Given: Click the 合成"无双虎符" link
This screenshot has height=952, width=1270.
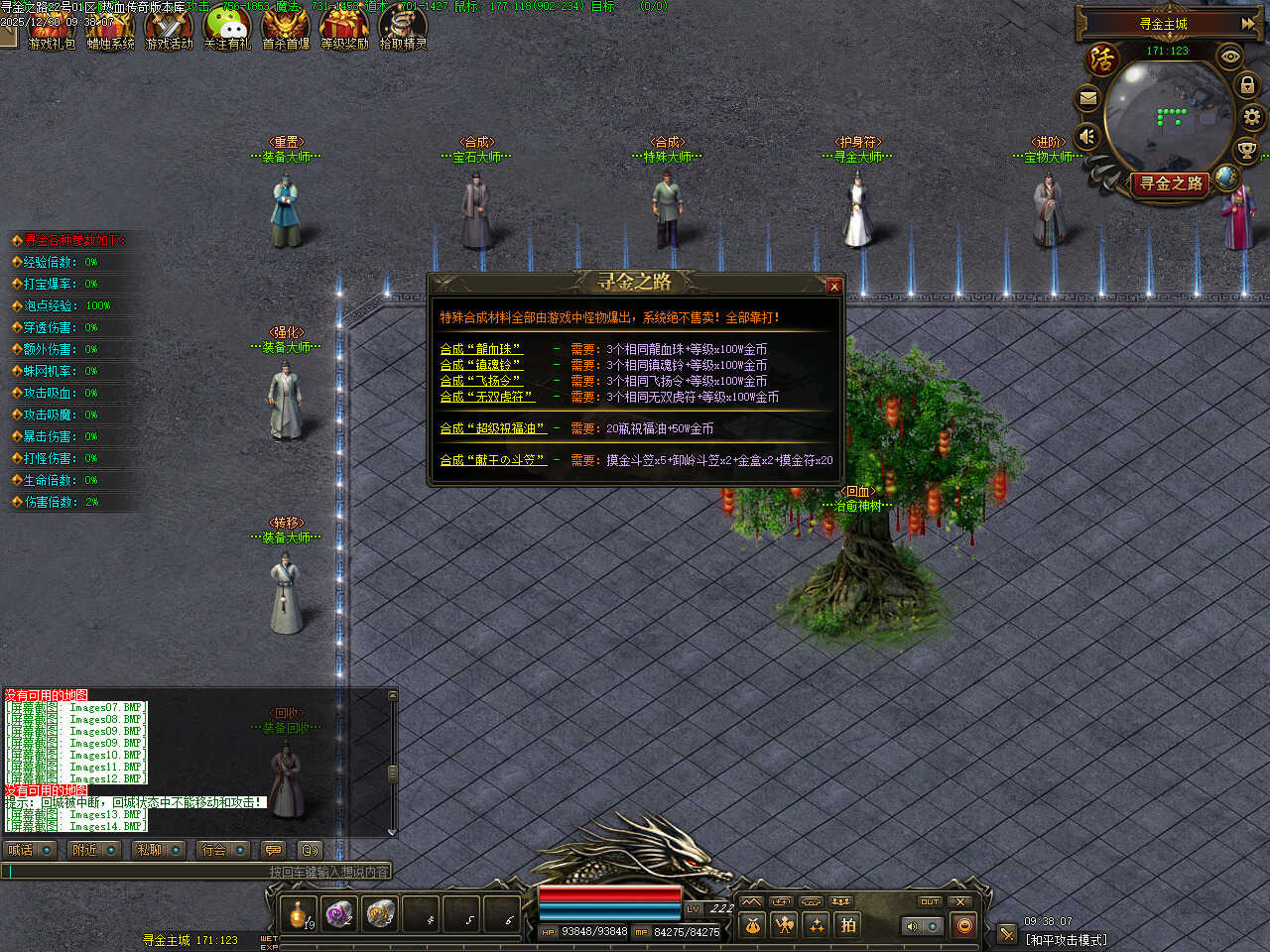Looking at the screenshot, I should click(487, 397).
